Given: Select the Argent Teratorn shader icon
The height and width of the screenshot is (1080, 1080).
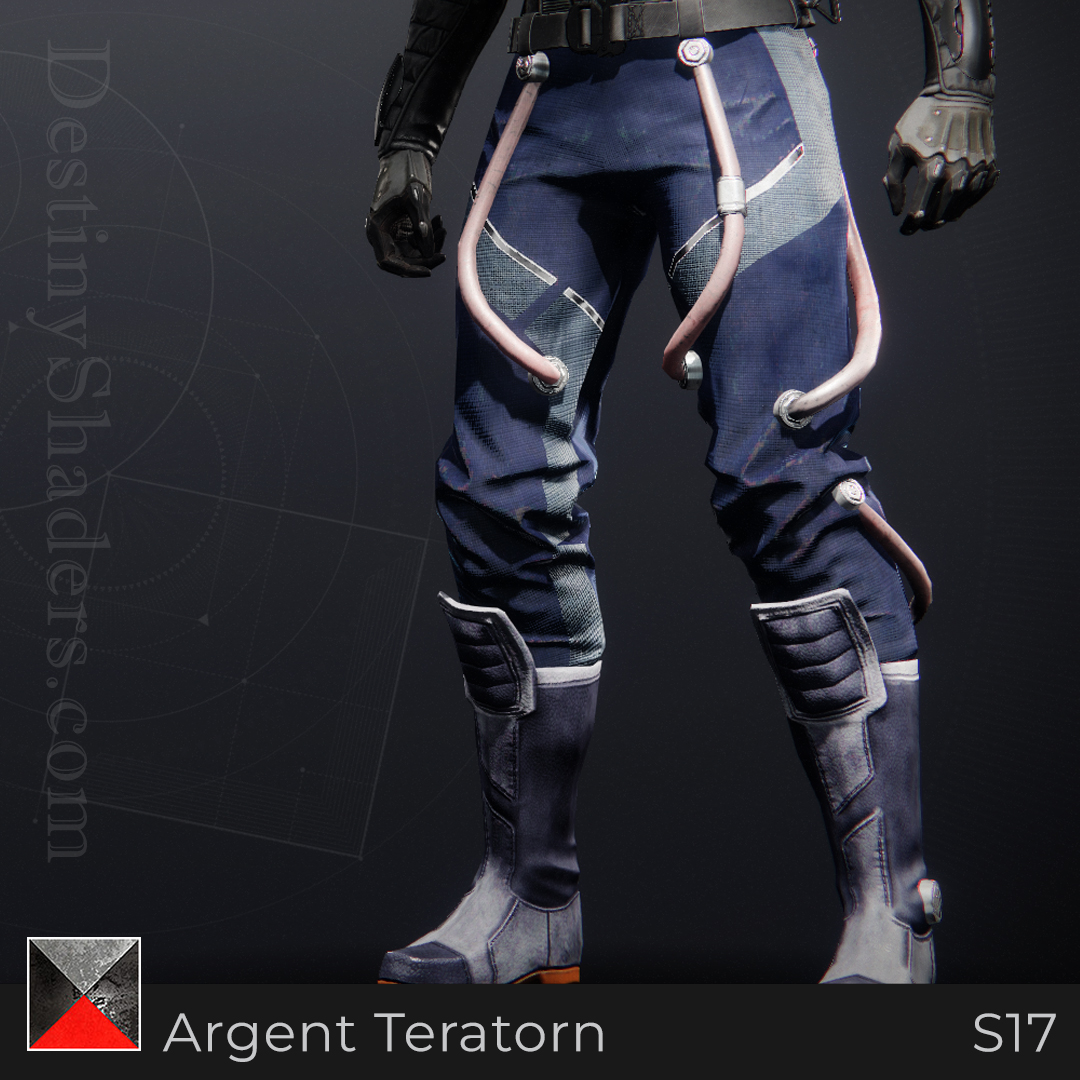Looking at the screenshot, I should click(84, 993).
